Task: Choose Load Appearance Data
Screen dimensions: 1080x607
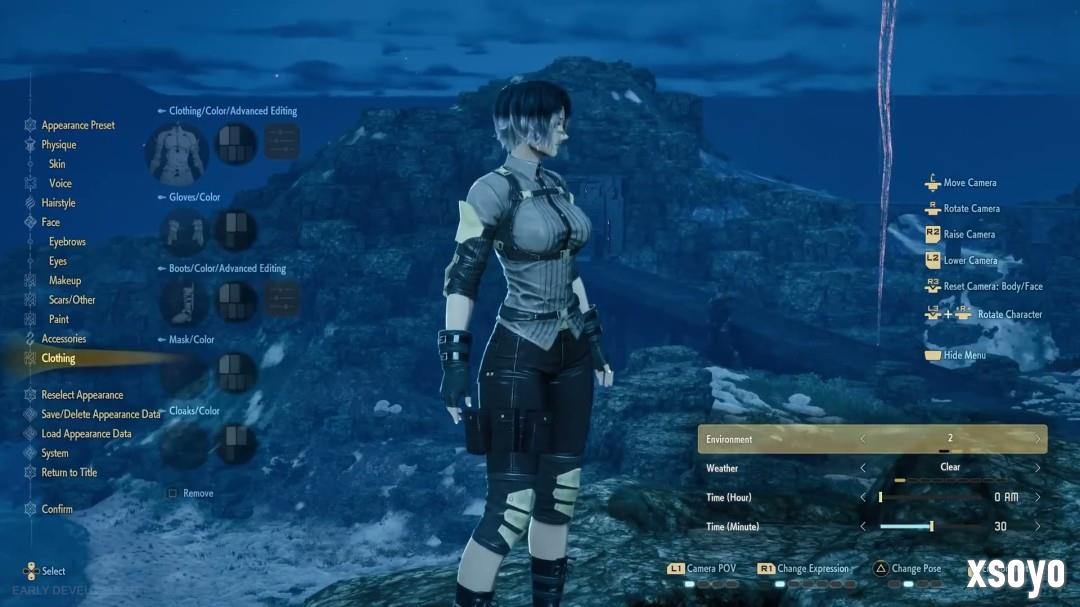Action: (86, 434)
